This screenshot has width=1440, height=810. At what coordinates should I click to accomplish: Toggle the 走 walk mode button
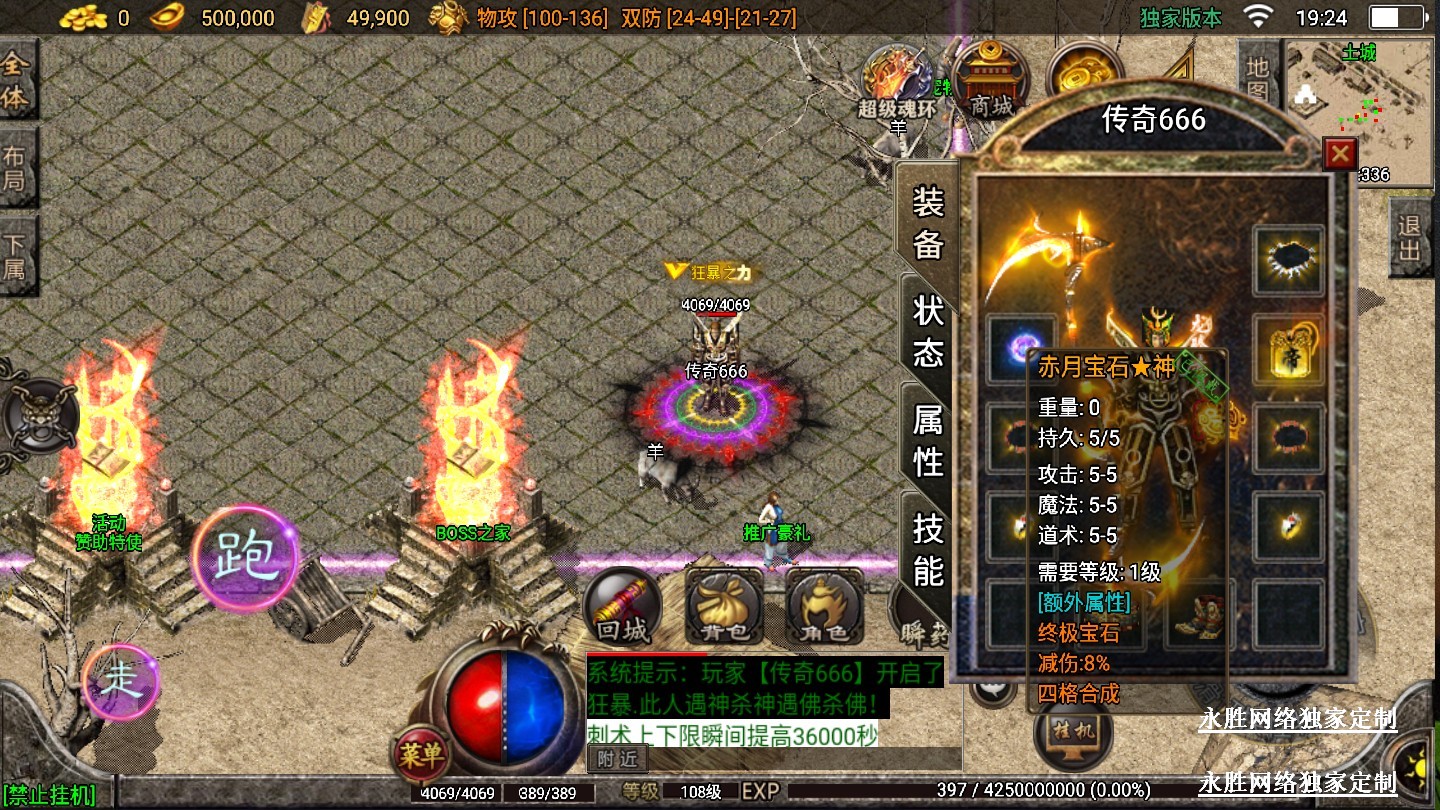click(x=120, y=682)
